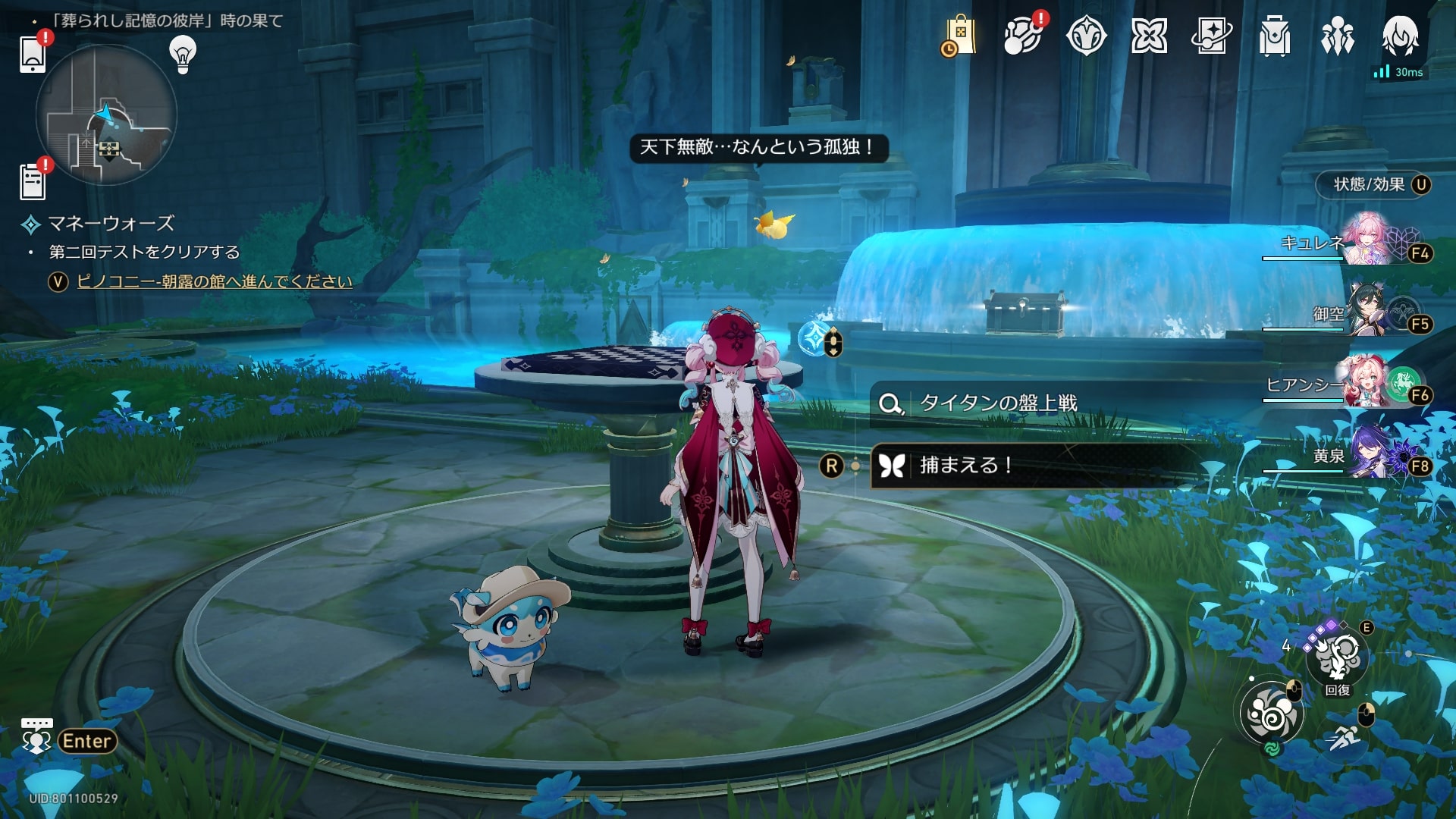Viewport: 1456px width, 819px height.
Task: Open the chat box icon
Action: (36, 736)
